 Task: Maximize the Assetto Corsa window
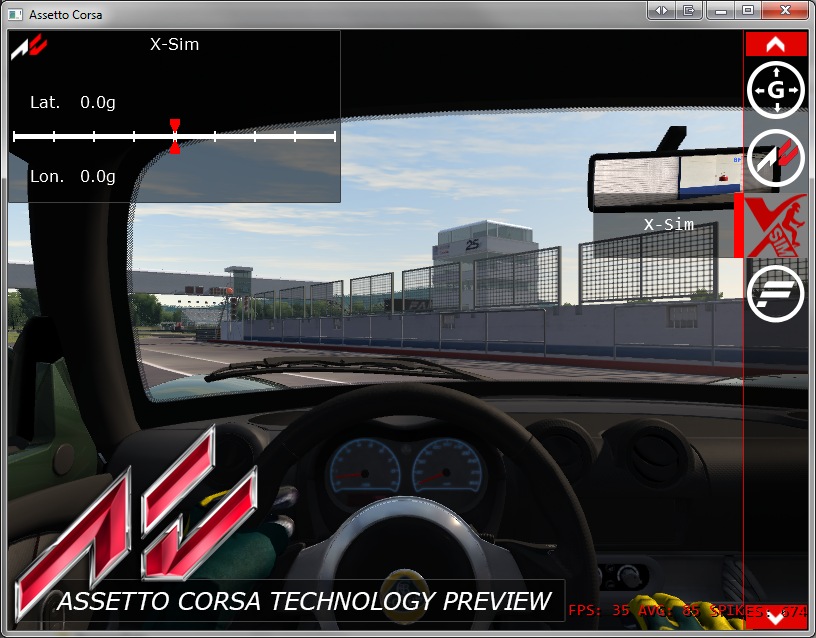pos(747,10)
